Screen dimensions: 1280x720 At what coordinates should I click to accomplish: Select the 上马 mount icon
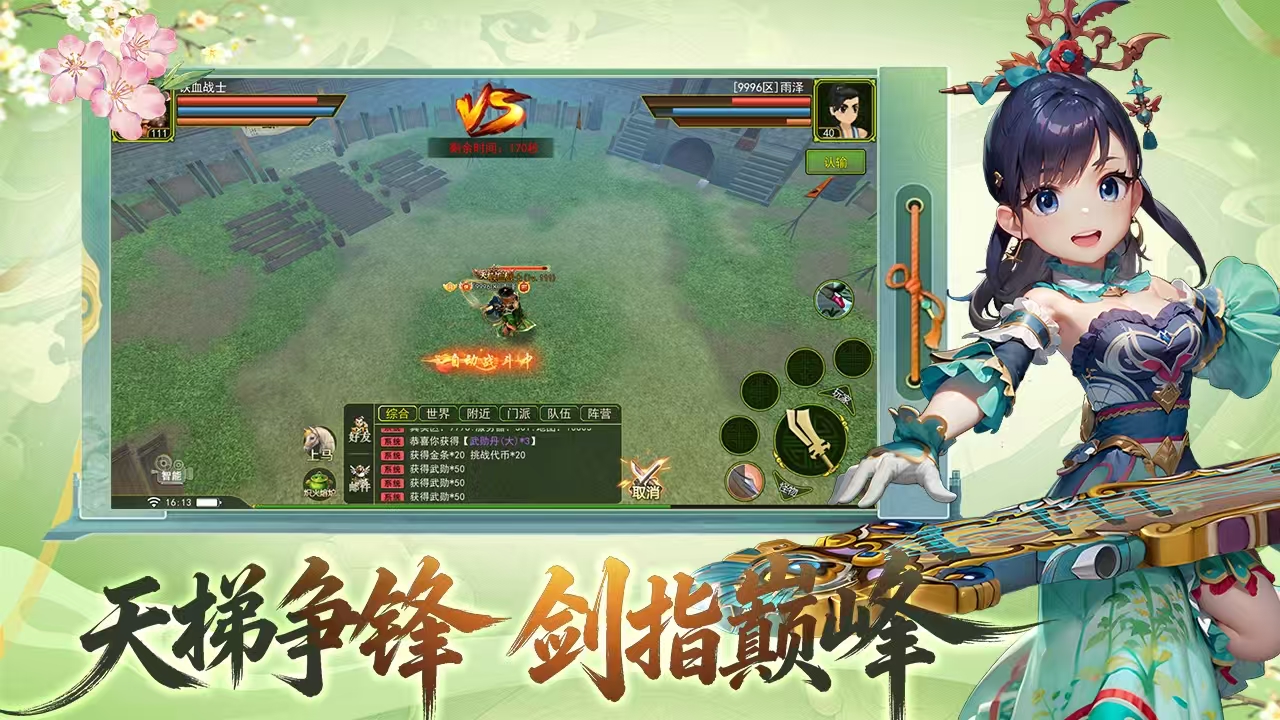point(317,441)
